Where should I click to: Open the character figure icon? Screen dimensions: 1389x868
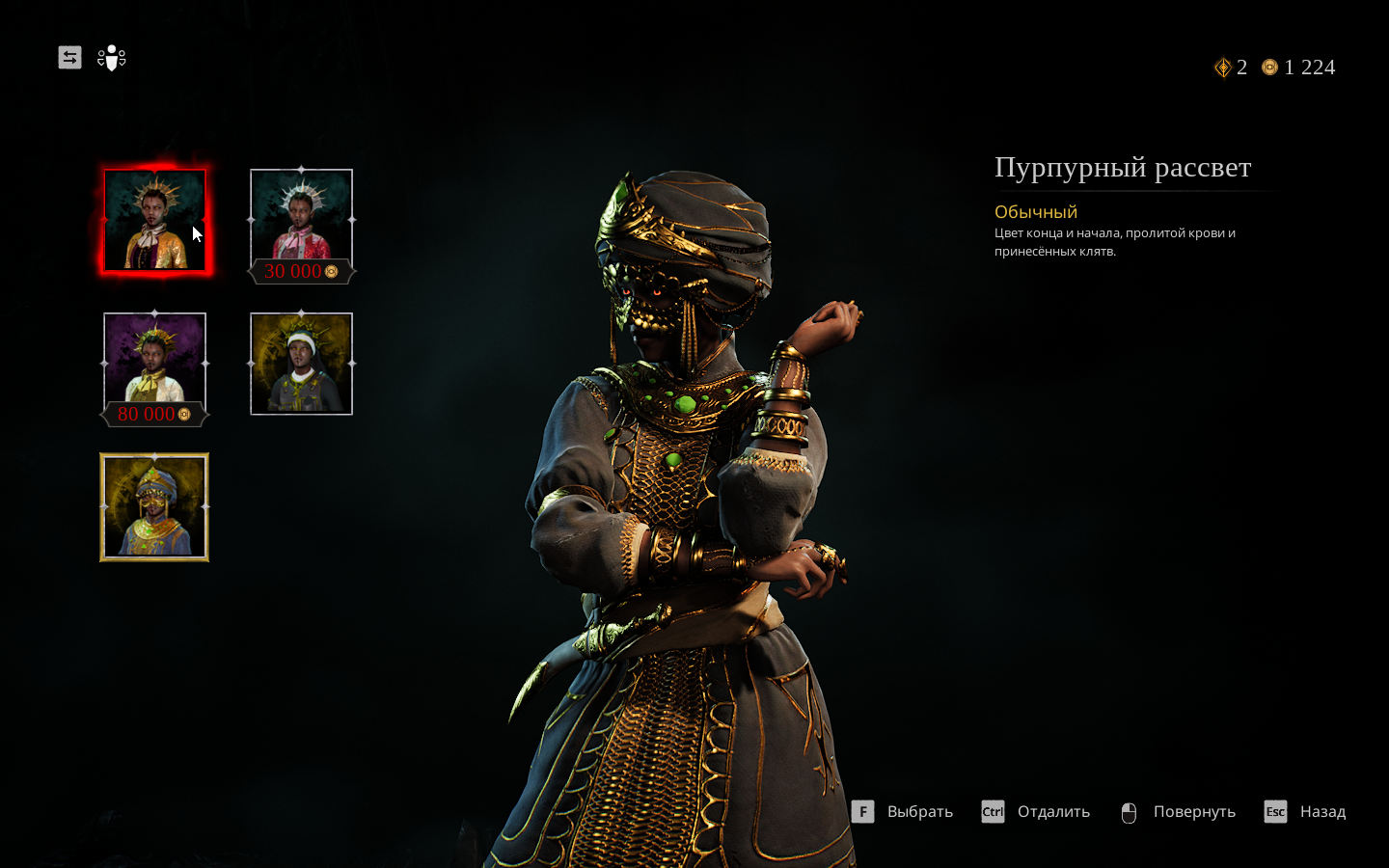coord(112,58)
